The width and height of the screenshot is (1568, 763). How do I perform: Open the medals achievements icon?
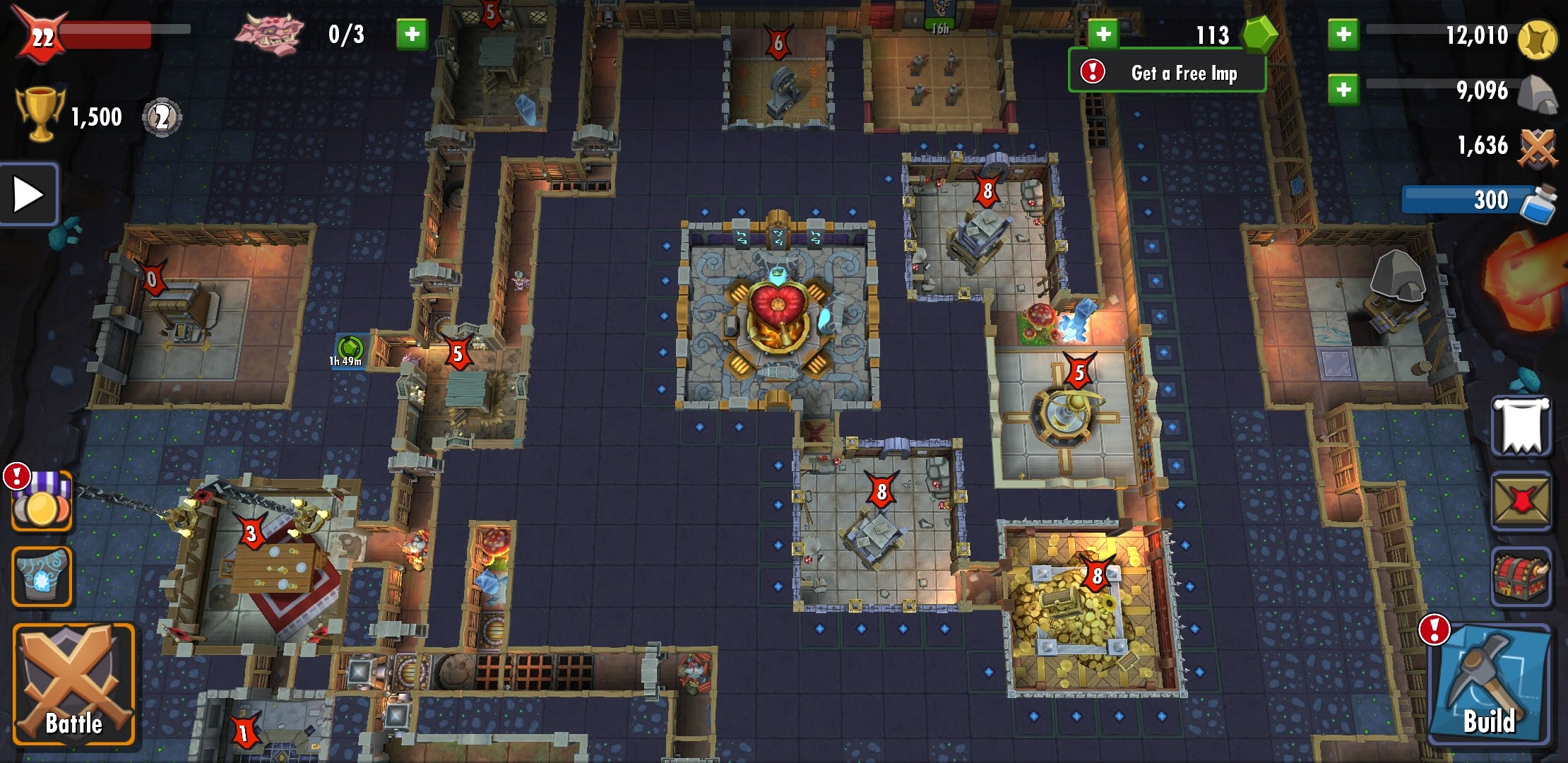[41, 502]
